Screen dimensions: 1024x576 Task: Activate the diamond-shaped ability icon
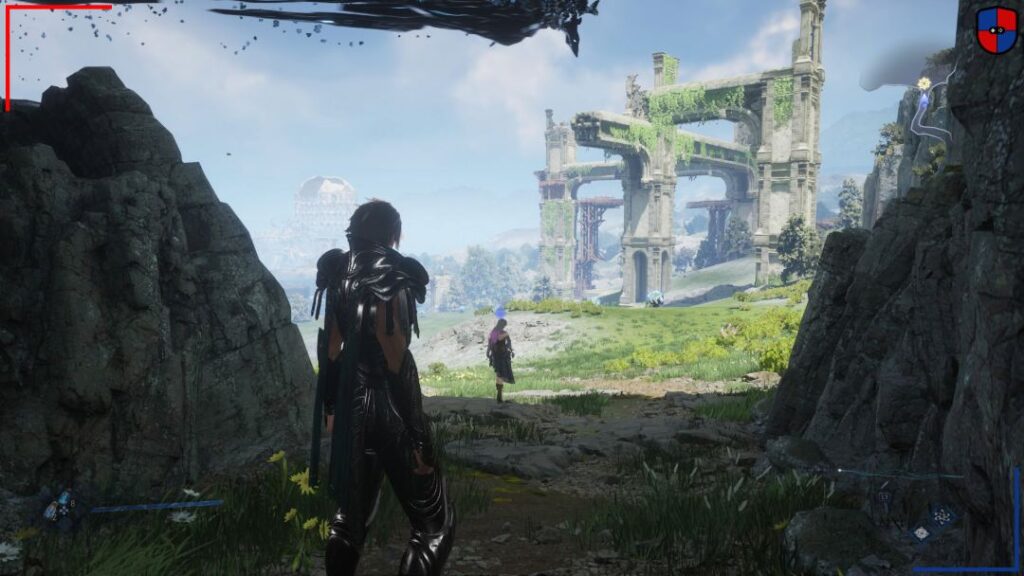[921, 533]
